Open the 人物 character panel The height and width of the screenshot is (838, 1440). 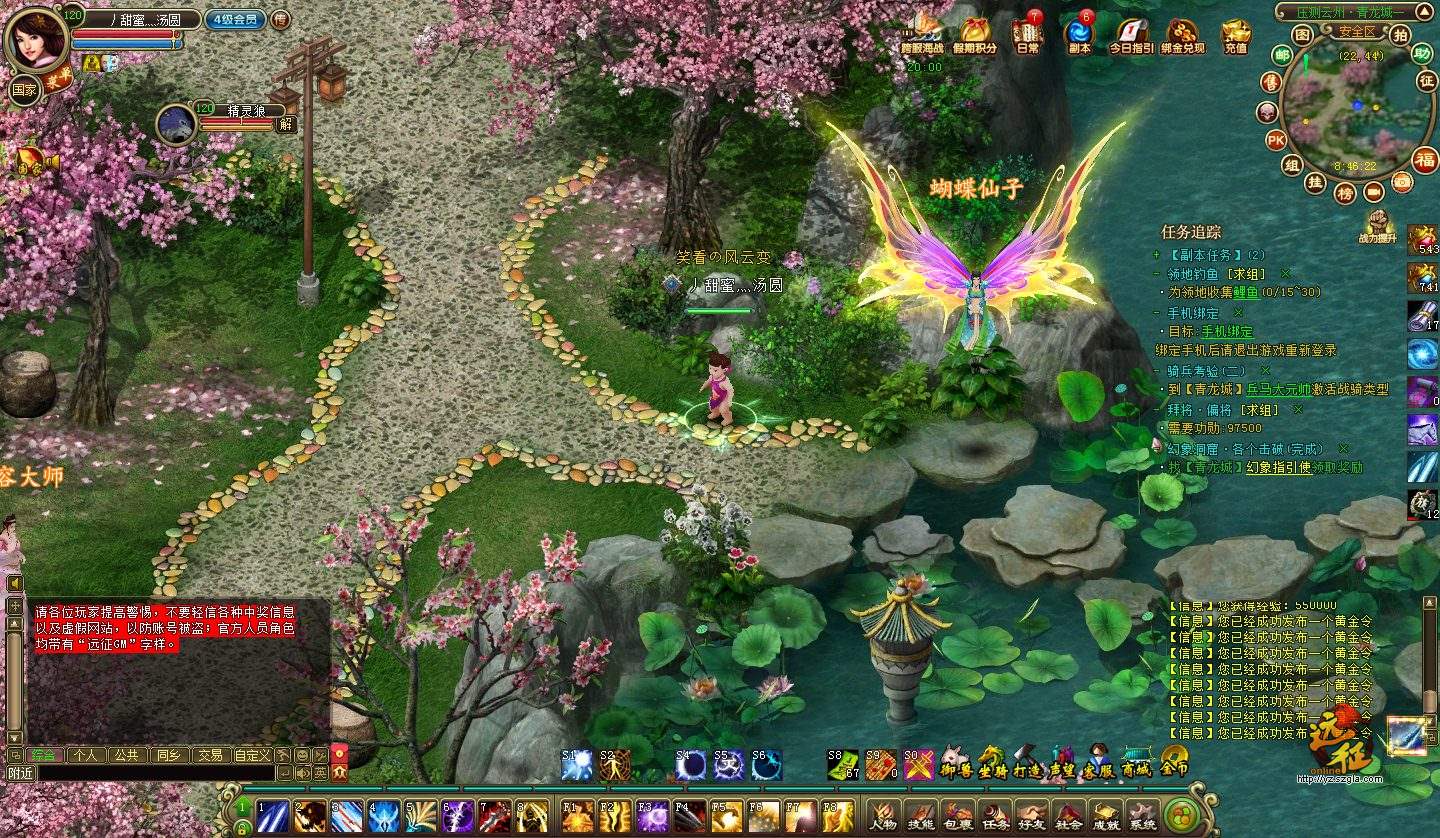[x=883, y=815]
